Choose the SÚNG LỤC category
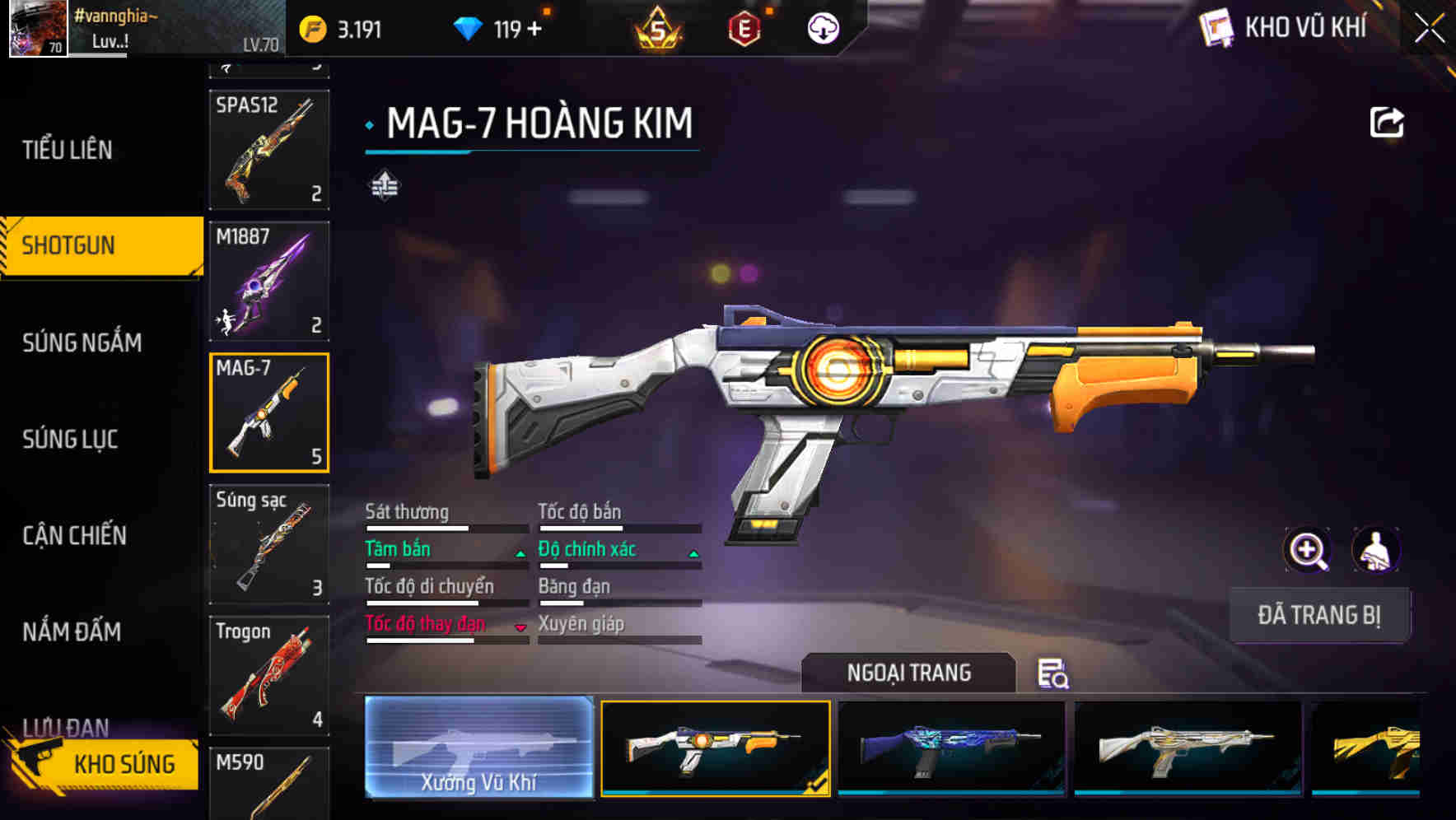The width and height of the screenshot is (1456, 820). click(70, 439)
